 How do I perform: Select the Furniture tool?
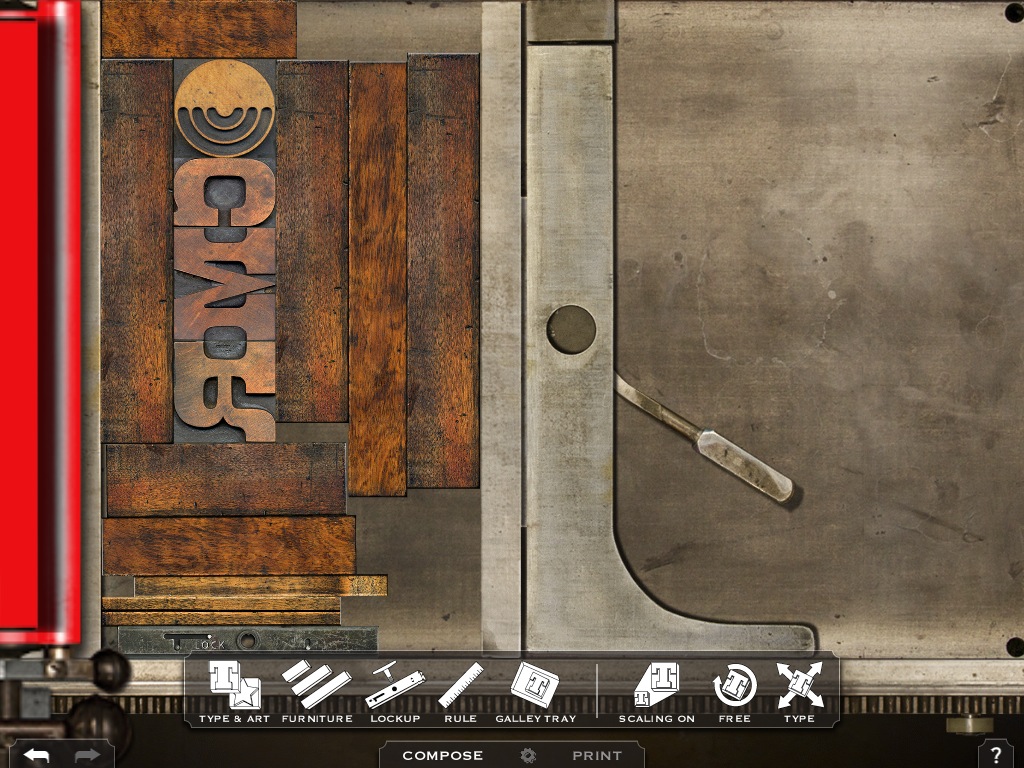[316, 690]
